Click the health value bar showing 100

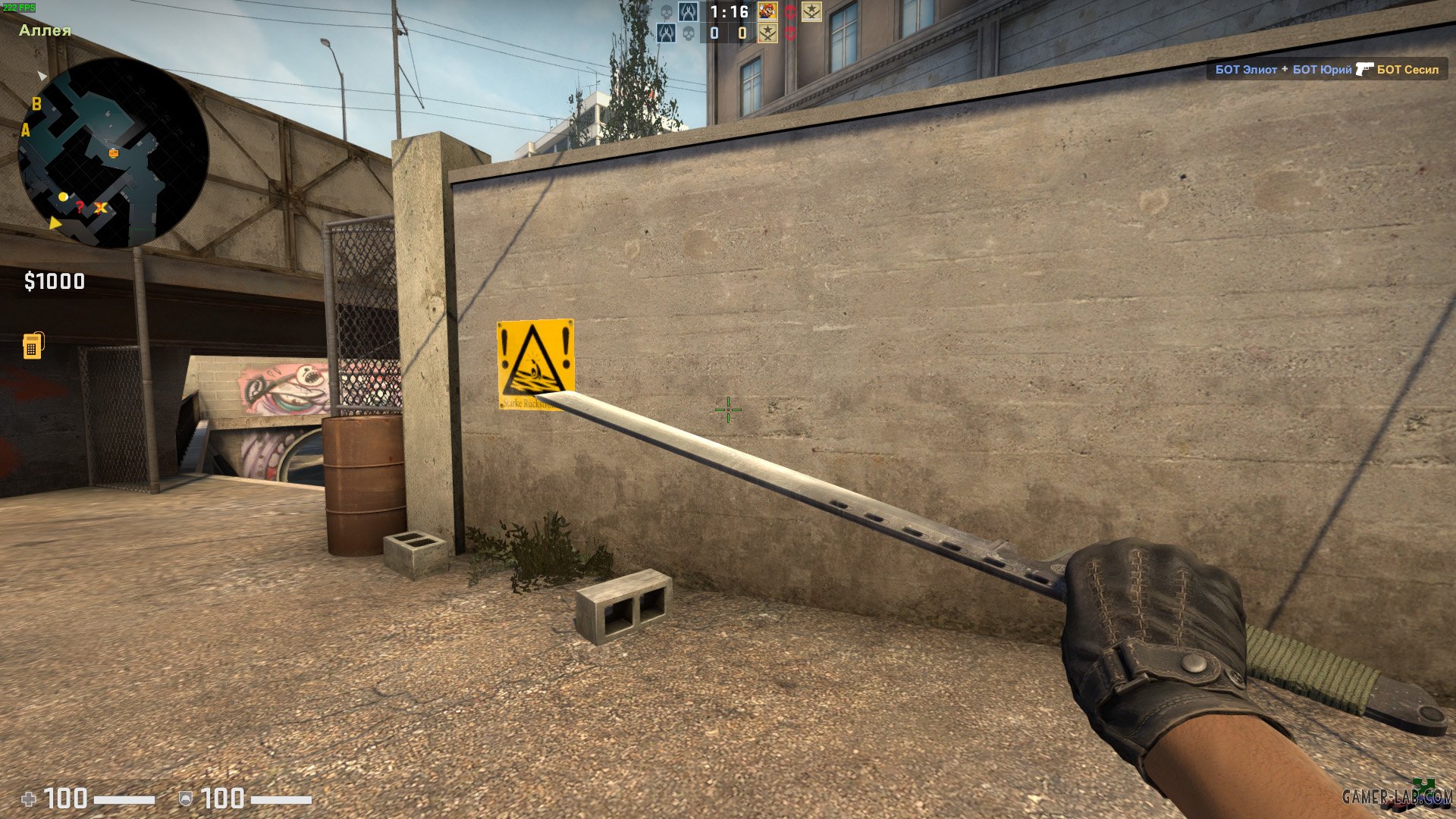[68, 797]
